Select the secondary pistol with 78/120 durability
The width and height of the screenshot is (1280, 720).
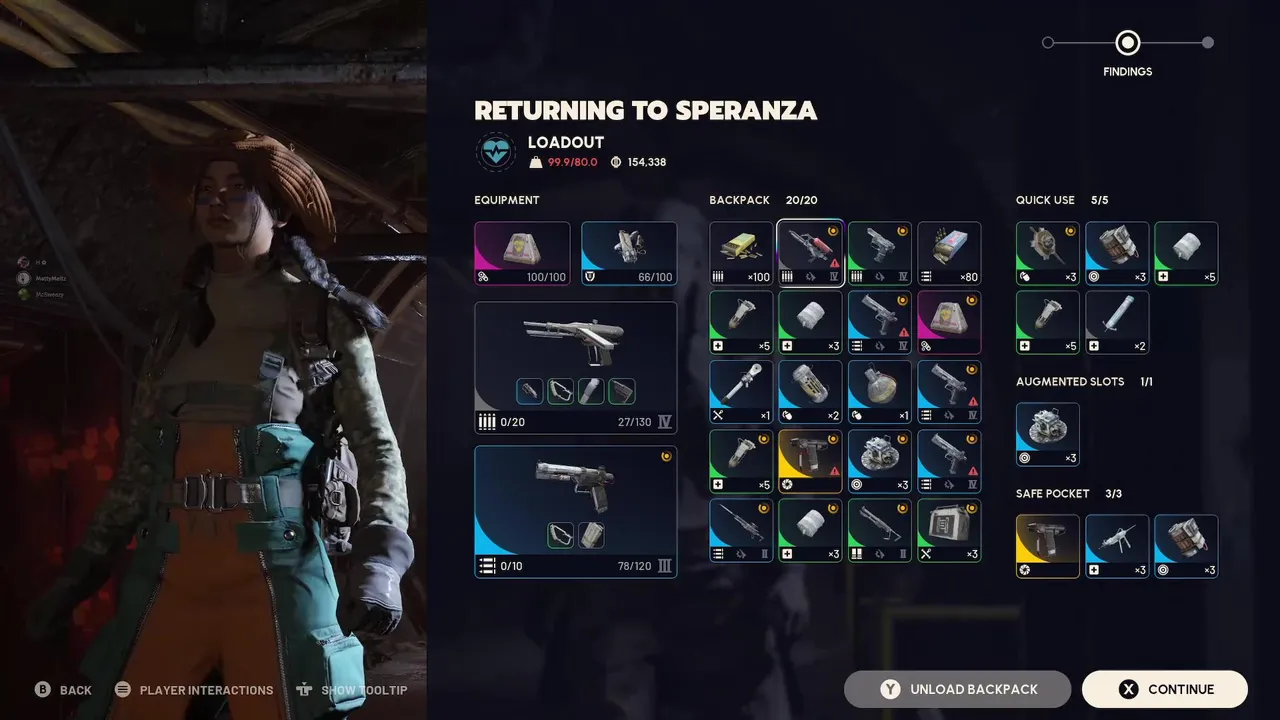pos(575,511)
